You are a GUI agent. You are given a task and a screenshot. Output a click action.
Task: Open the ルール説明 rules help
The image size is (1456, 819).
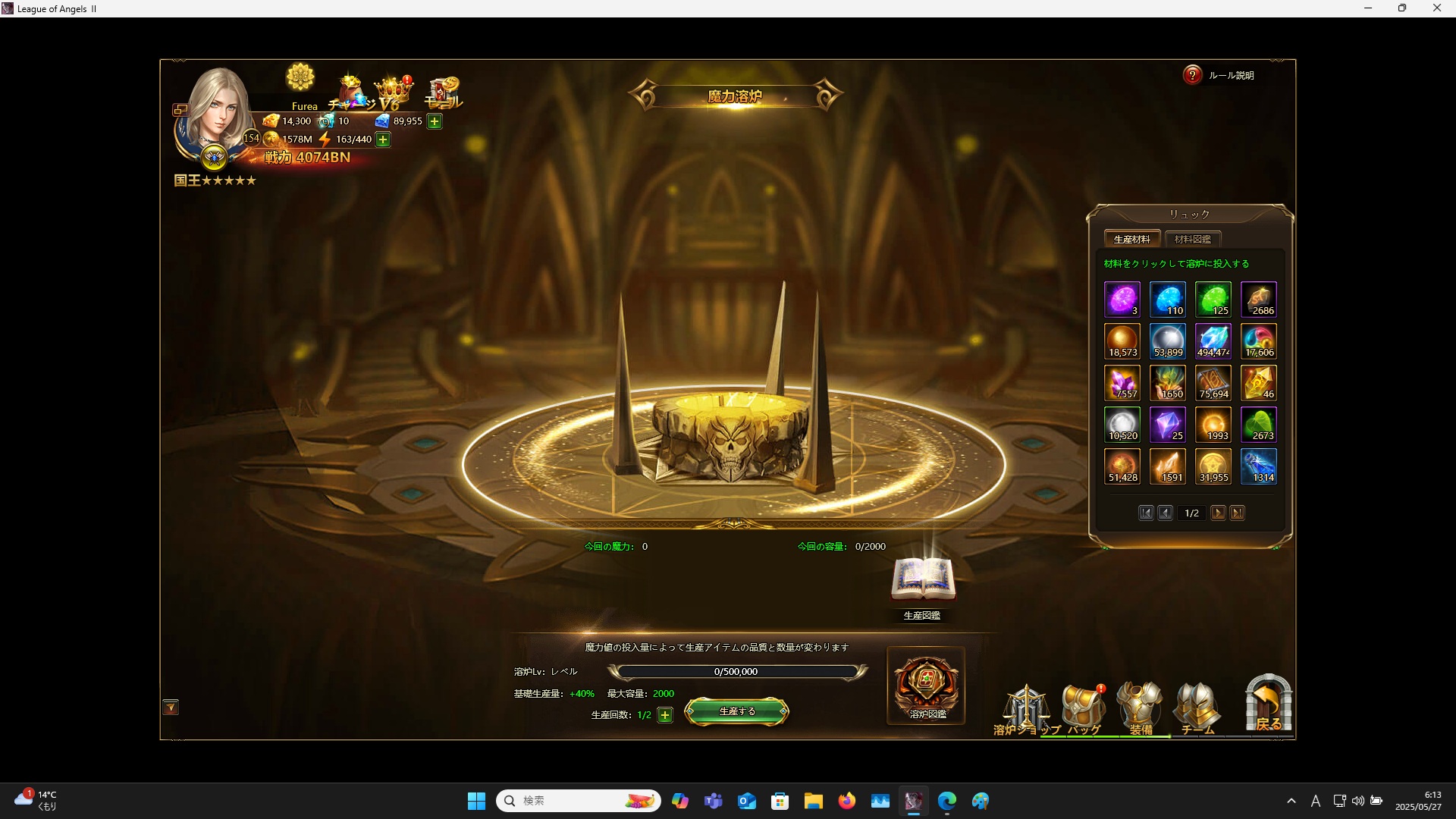click(1219, 75)
